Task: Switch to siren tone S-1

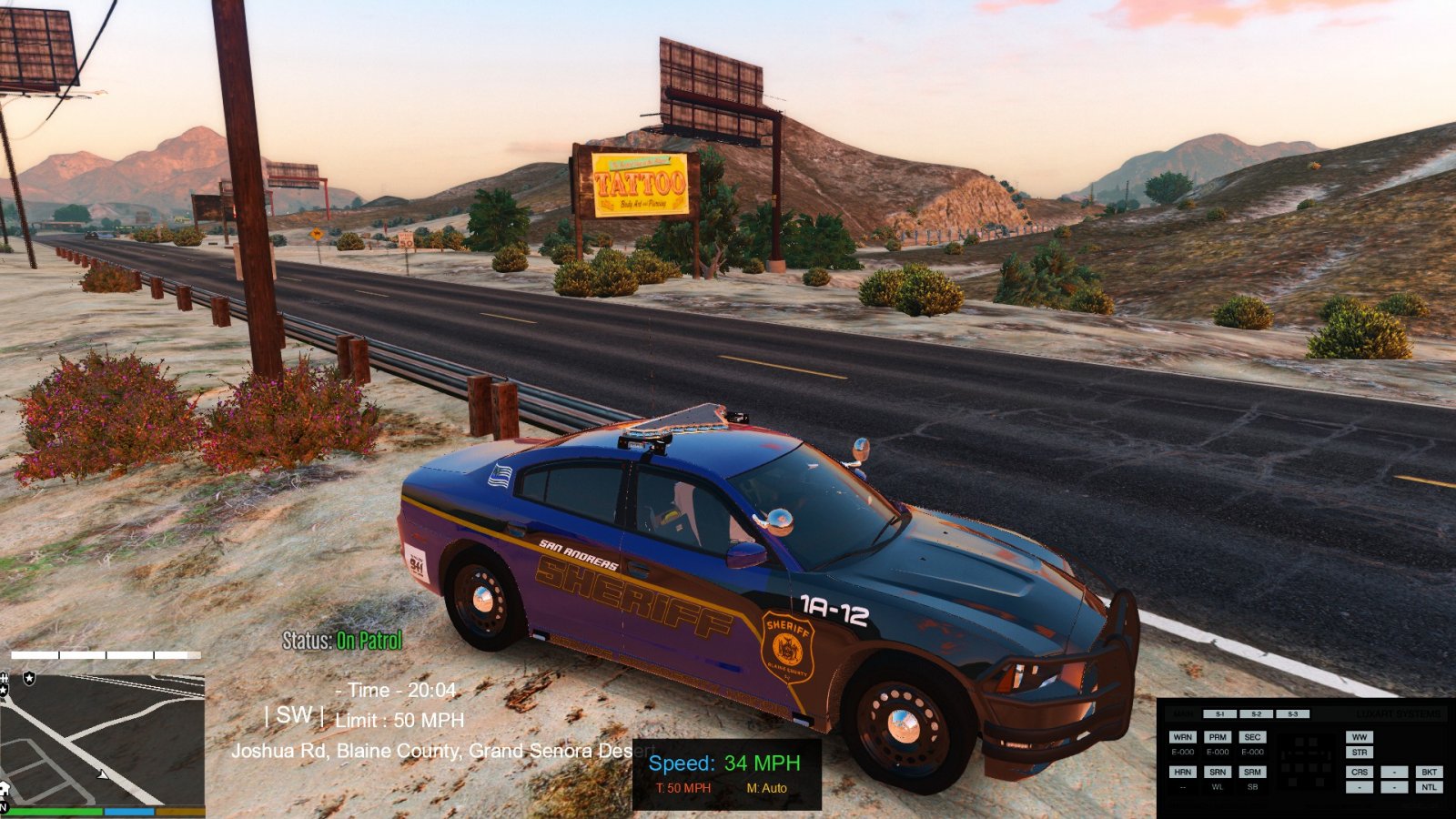Action: click(x=1219, y=714)
